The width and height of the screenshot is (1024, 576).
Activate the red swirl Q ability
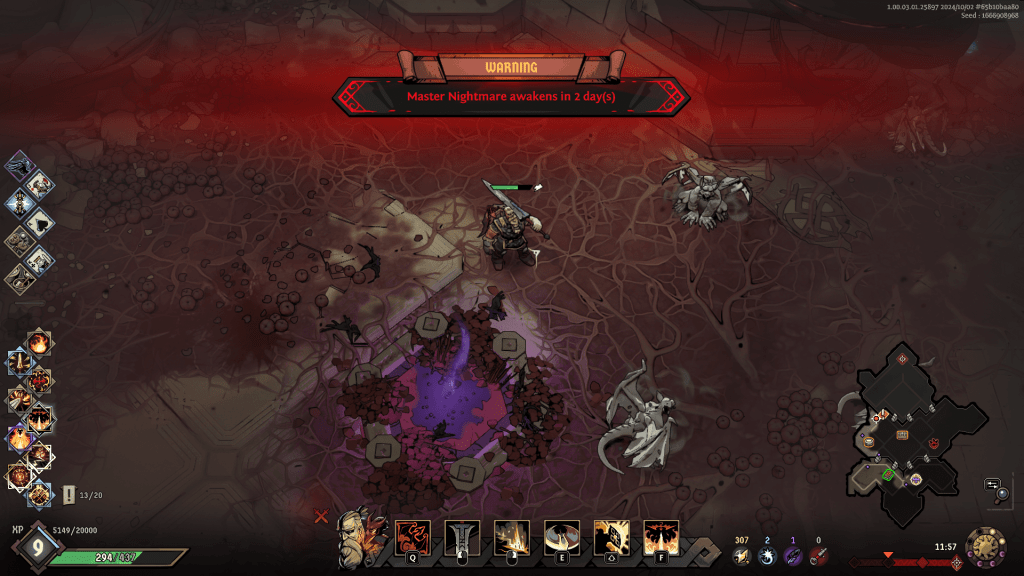tap(412, 537)
